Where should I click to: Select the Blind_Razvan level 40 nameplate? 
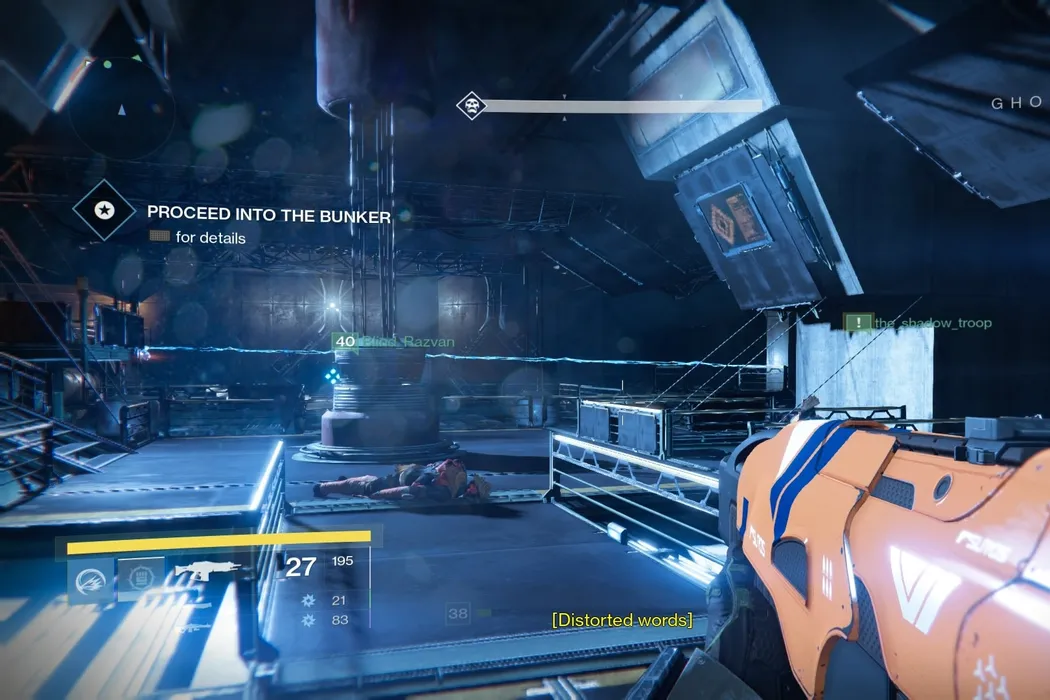[394, 342]
